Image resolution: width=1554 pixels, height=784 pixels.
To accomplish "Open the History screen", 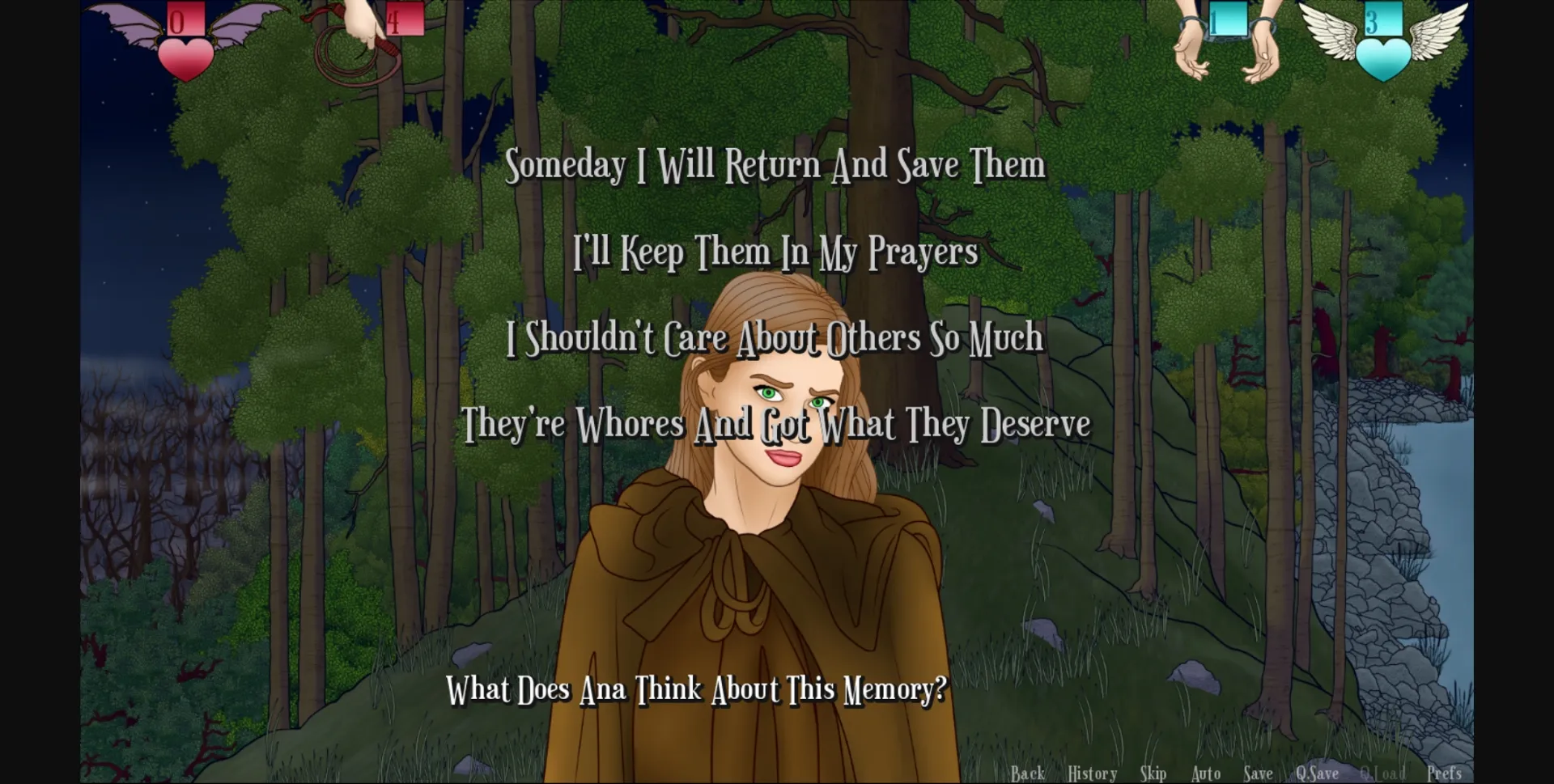I will pyautogui.click(x=1091, y=773).
